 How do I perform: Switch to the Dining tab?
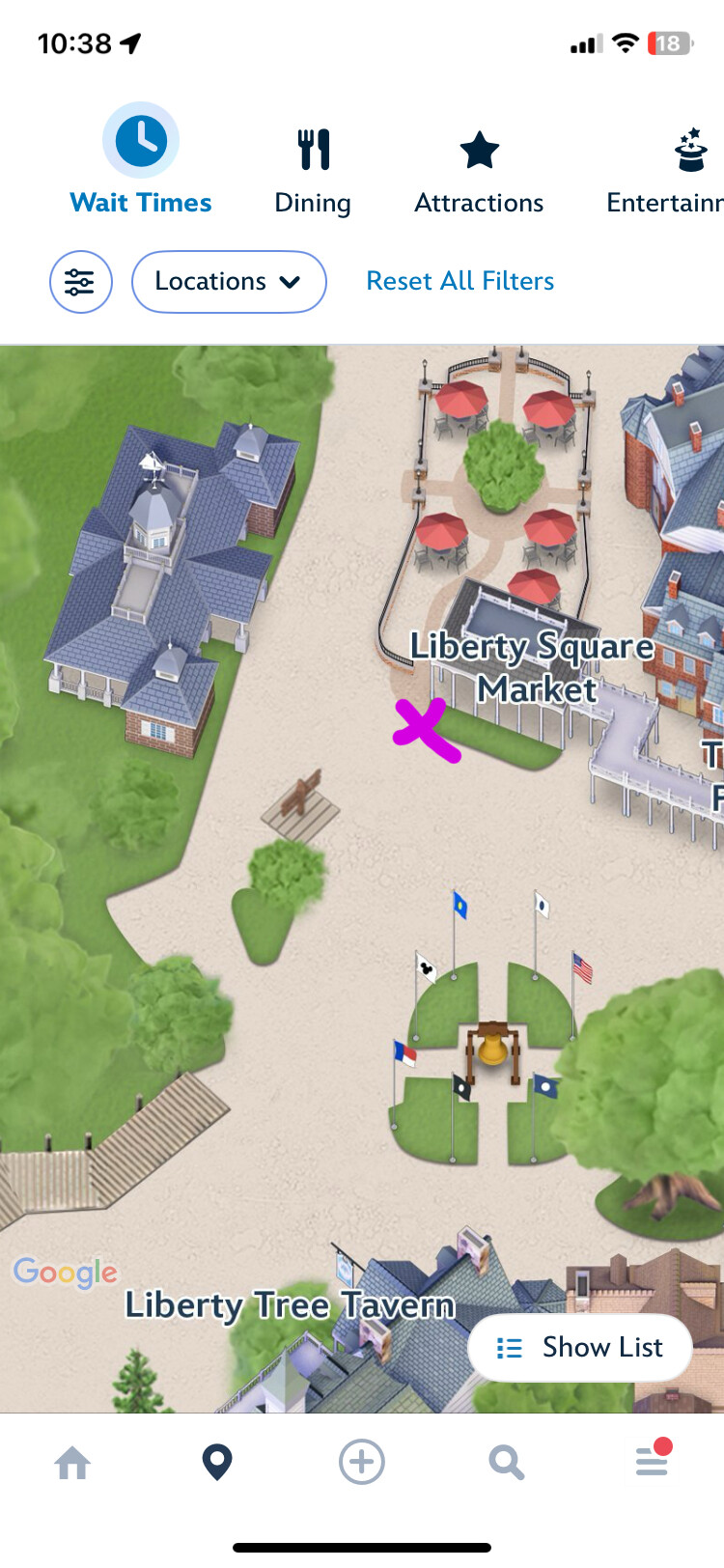pyautogui.click(x=313, y=171)
